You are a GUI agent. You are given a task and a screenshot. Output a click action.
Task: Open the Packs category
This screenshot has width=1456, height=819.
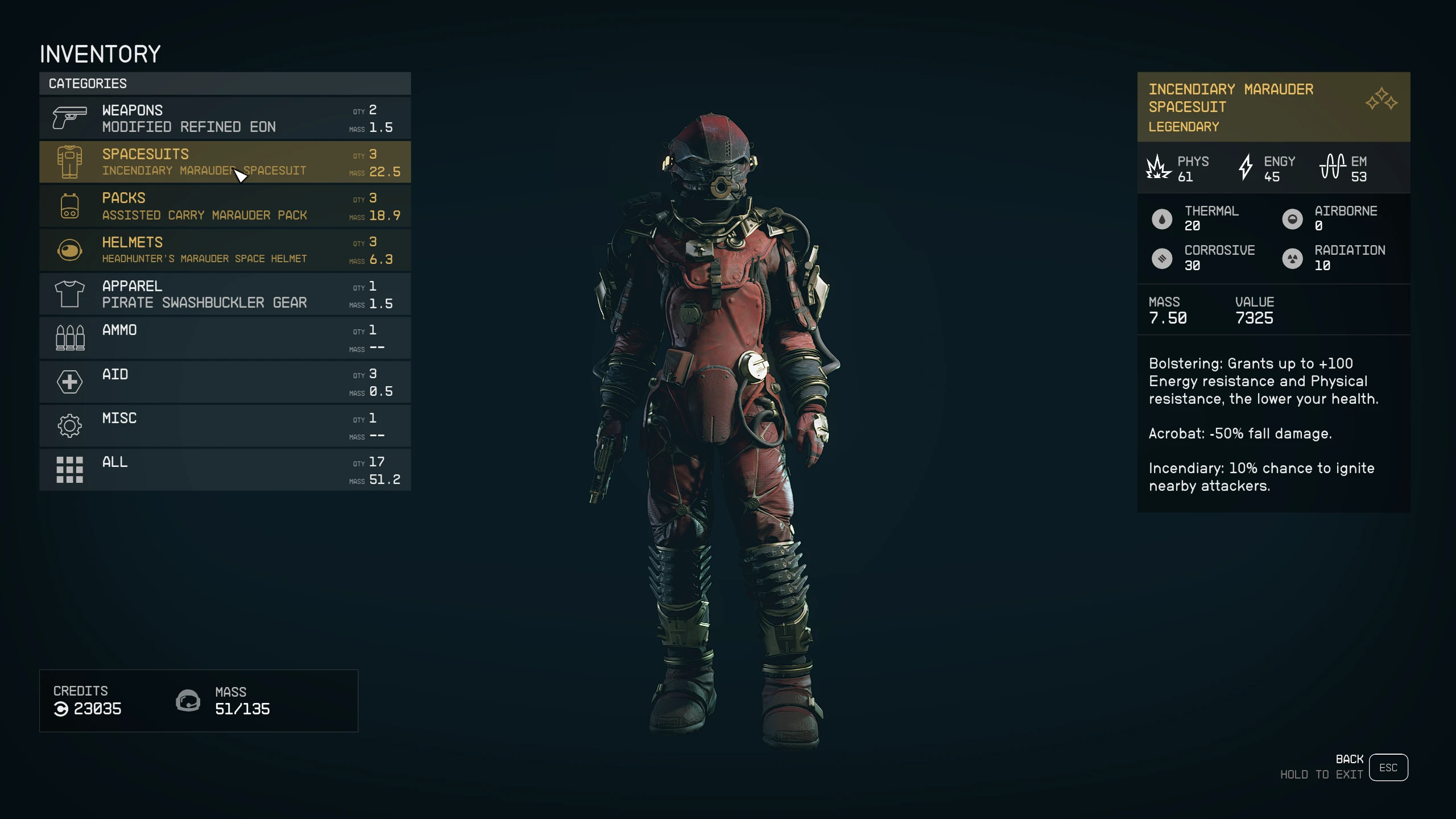coord(225,206)
